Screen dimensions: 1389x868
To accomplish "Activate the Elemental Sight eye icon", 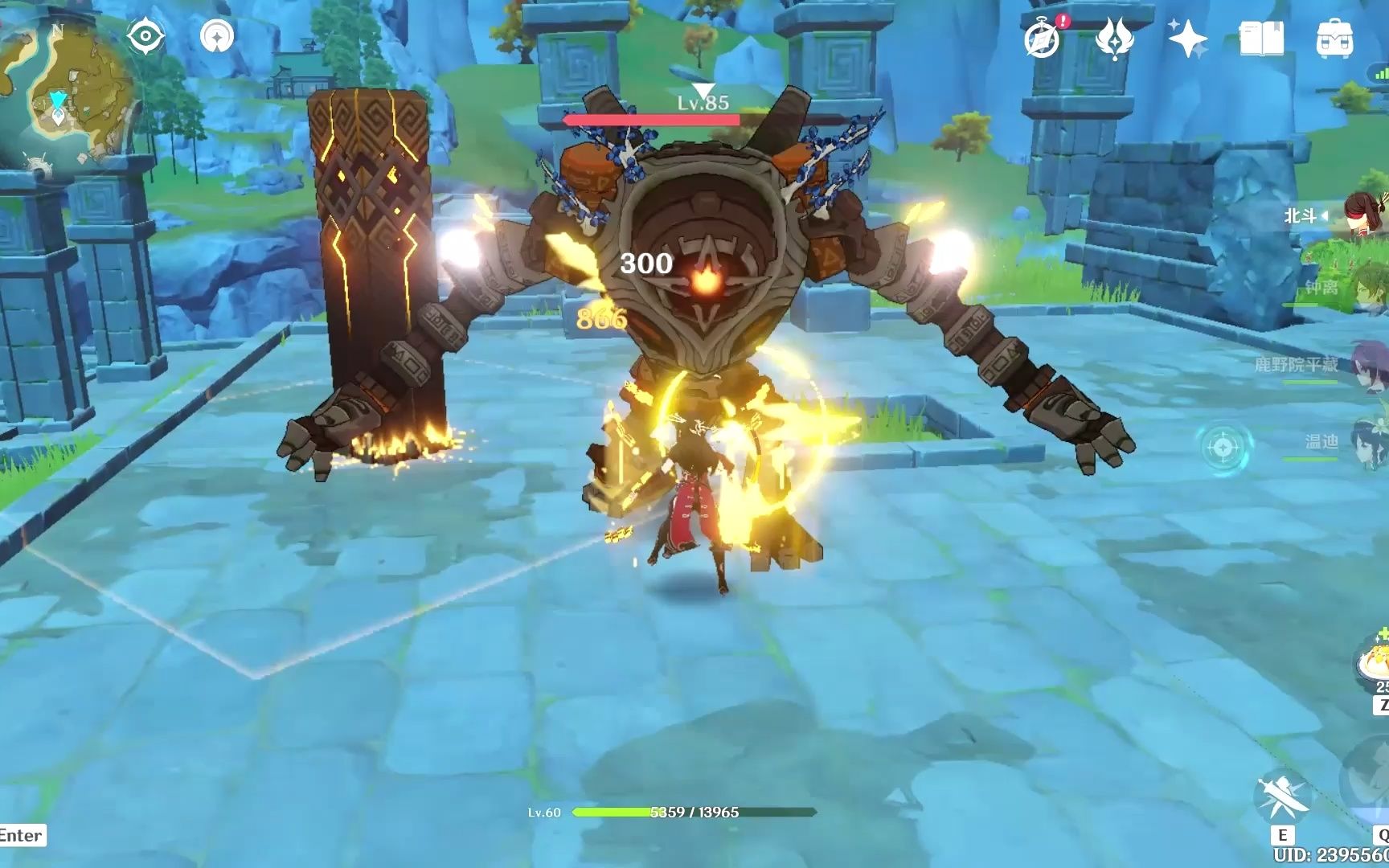I will pos(145,37).
